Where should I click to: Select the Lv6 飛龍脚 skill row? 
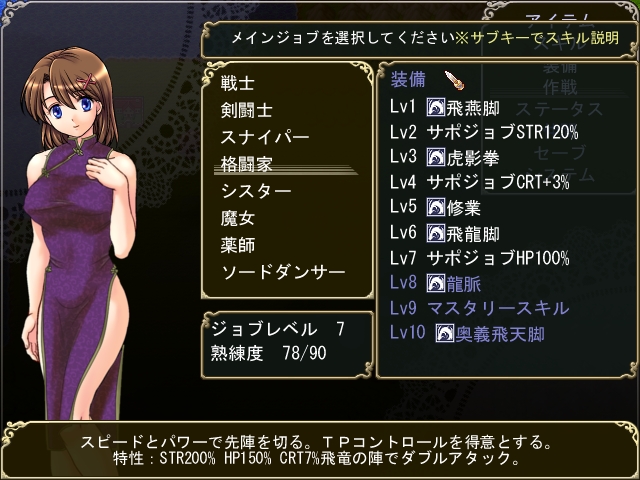458,232
